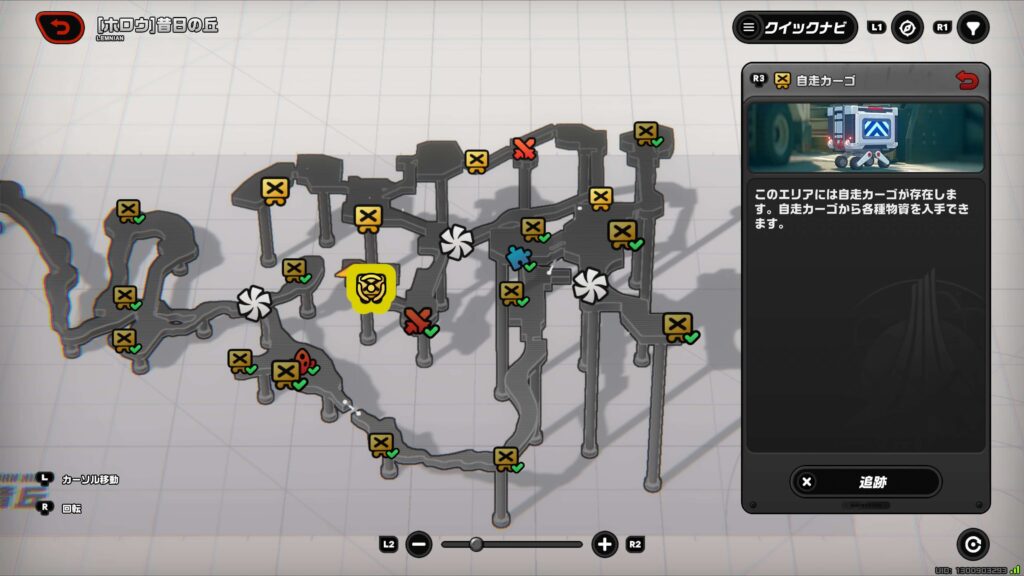Select the red crossed-swords marker with green checkmark
The image size is (1024, 576).
click(x=418, y=320)
